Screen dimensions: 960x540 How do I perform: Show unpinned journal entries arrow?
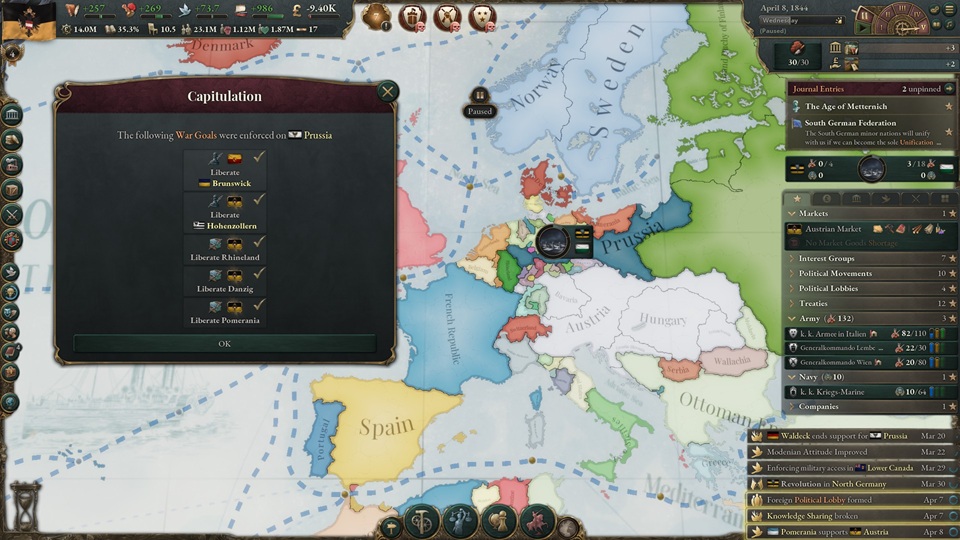(949, 89)
